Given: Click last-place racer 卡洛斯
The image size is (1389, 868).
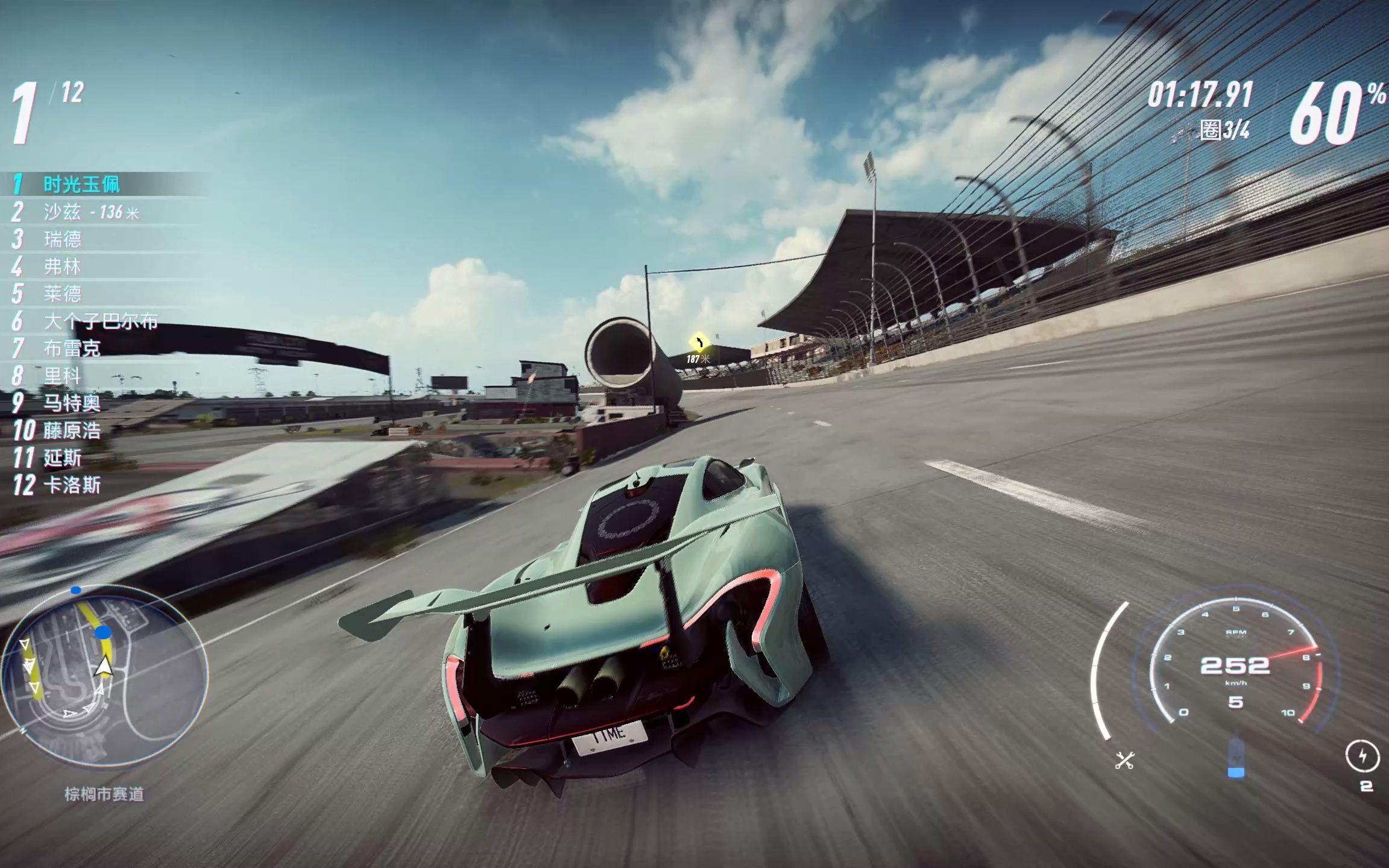Looking at the screenshot, I should (x=72, y=485).
